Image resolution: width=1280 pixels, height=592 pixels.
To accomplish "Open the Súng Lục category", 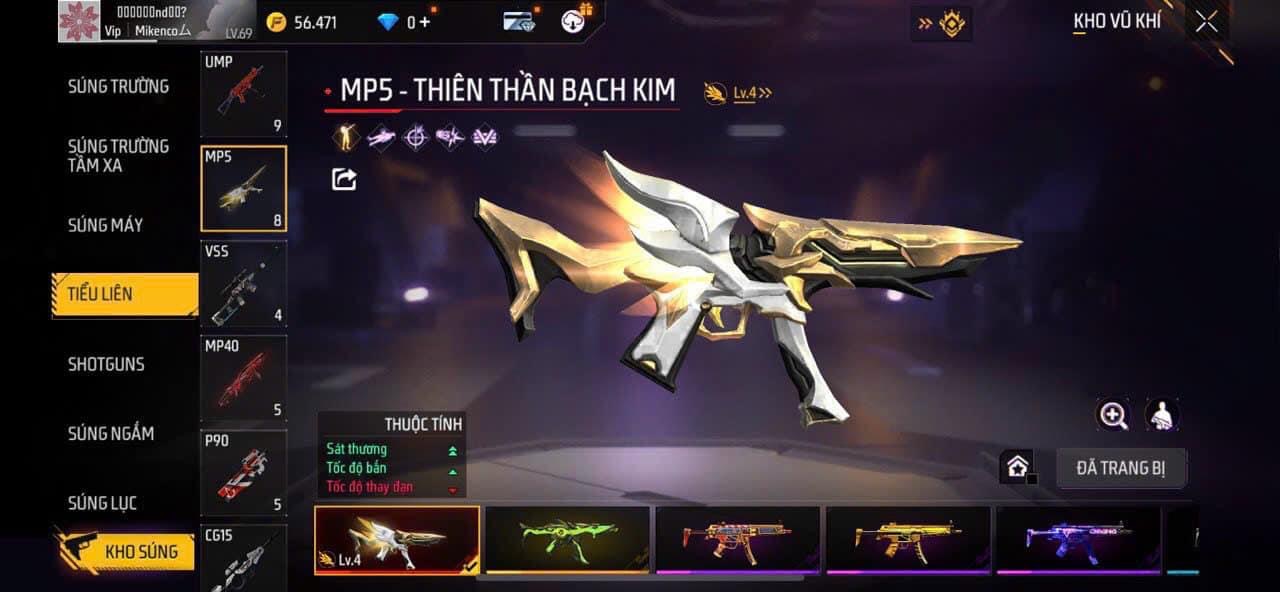I will click(102, 502).
